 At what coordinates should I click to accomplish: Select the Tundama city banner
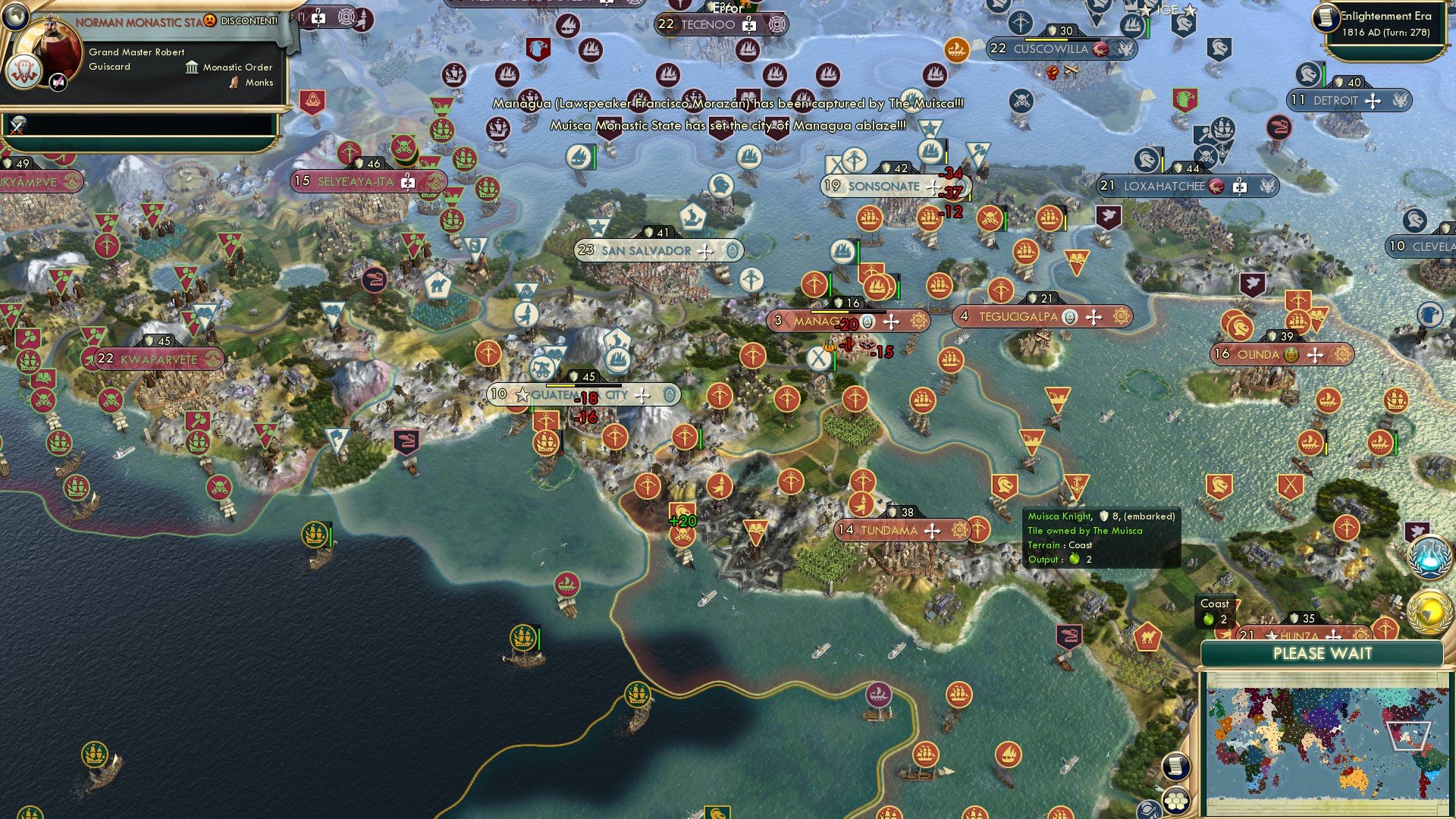point(902,531)
